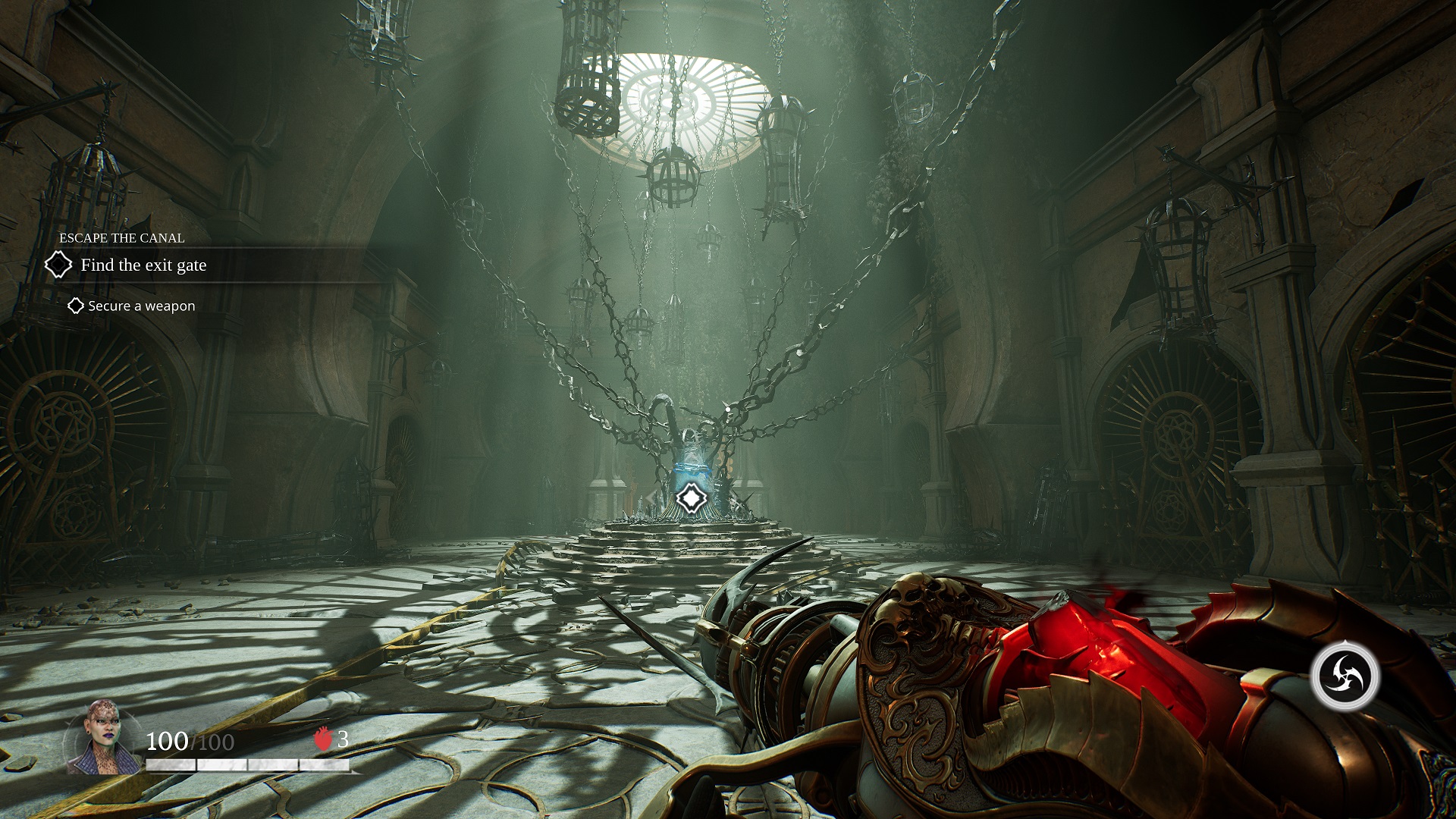The height and width of the screenshot is (819, 1456).
Task: Select the 'Find the exit gate' objective
Action: [x=143, y=265]
